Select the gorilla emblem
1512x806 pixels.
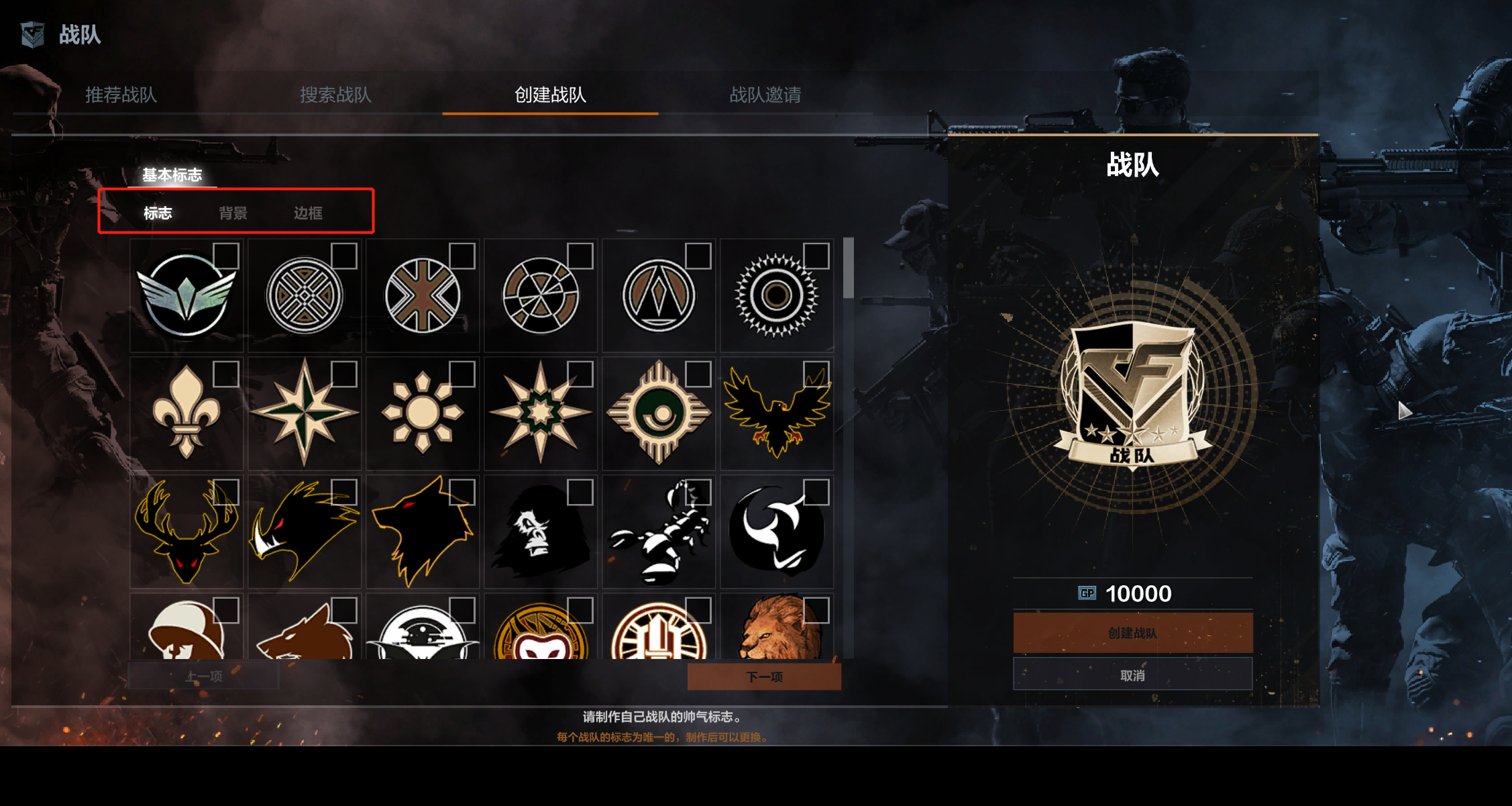(541, 532)
